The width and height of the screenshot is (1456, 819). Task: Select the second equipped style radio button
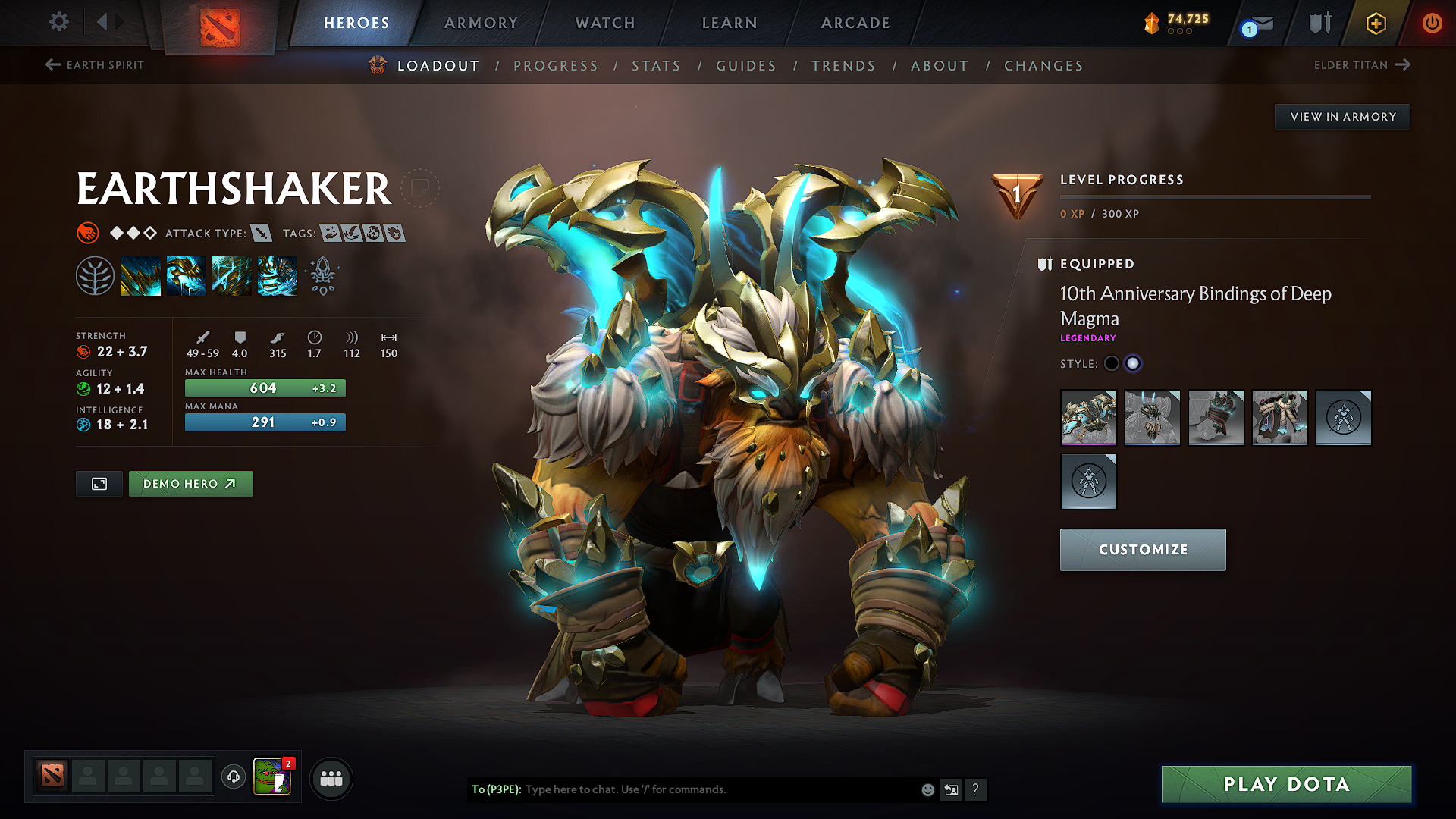tap(1134, 363)
